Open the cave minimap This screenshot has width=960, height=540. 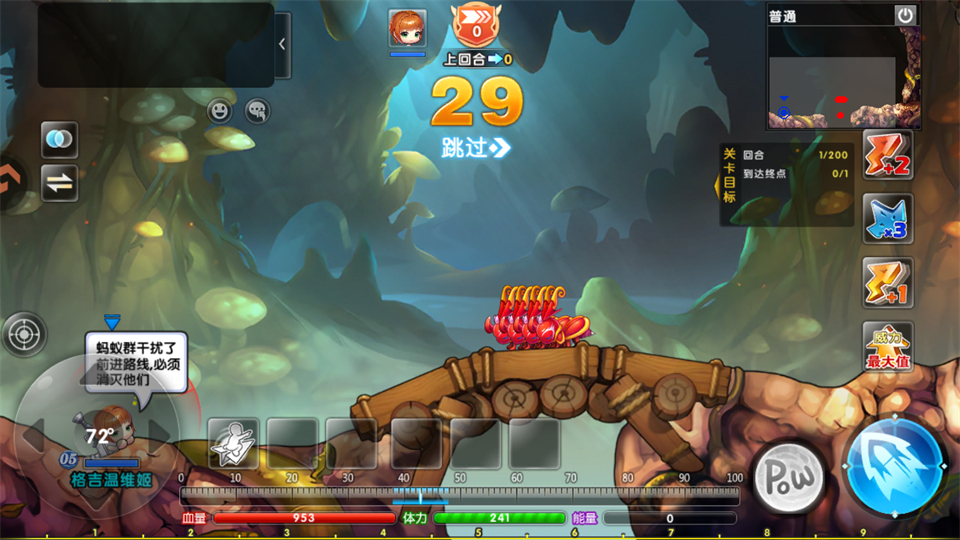[844, 78]
